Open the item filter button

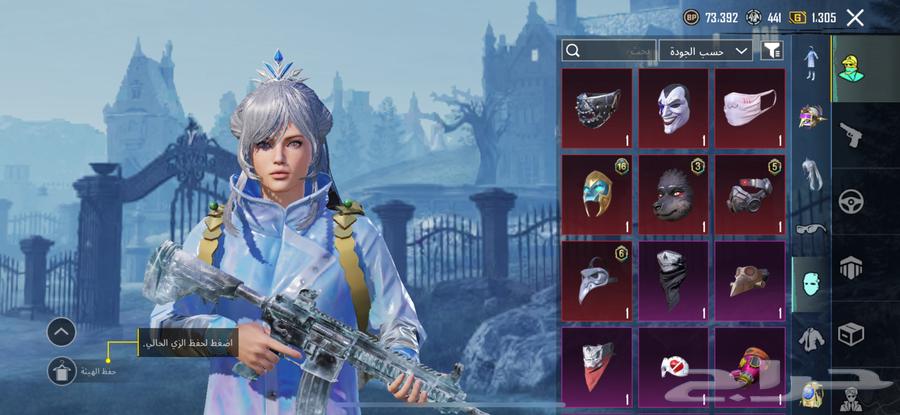point(772,50)
